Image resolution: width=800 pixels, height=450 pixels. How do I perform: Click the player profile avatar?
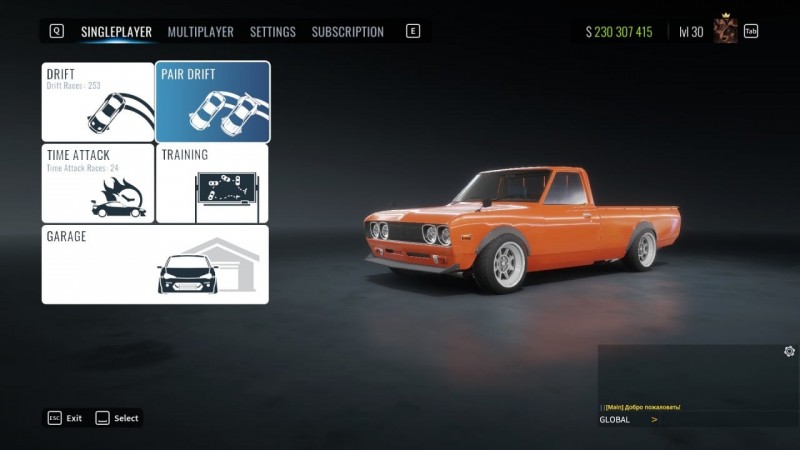tap(725, 30)
